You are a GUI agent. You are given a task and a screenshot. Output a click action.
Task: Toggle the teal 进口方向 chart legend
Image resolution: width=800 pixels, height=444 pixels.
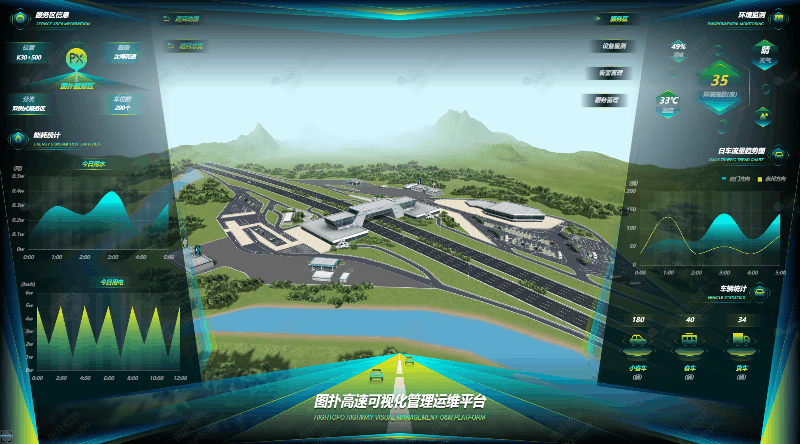click(x=734, y=178)
